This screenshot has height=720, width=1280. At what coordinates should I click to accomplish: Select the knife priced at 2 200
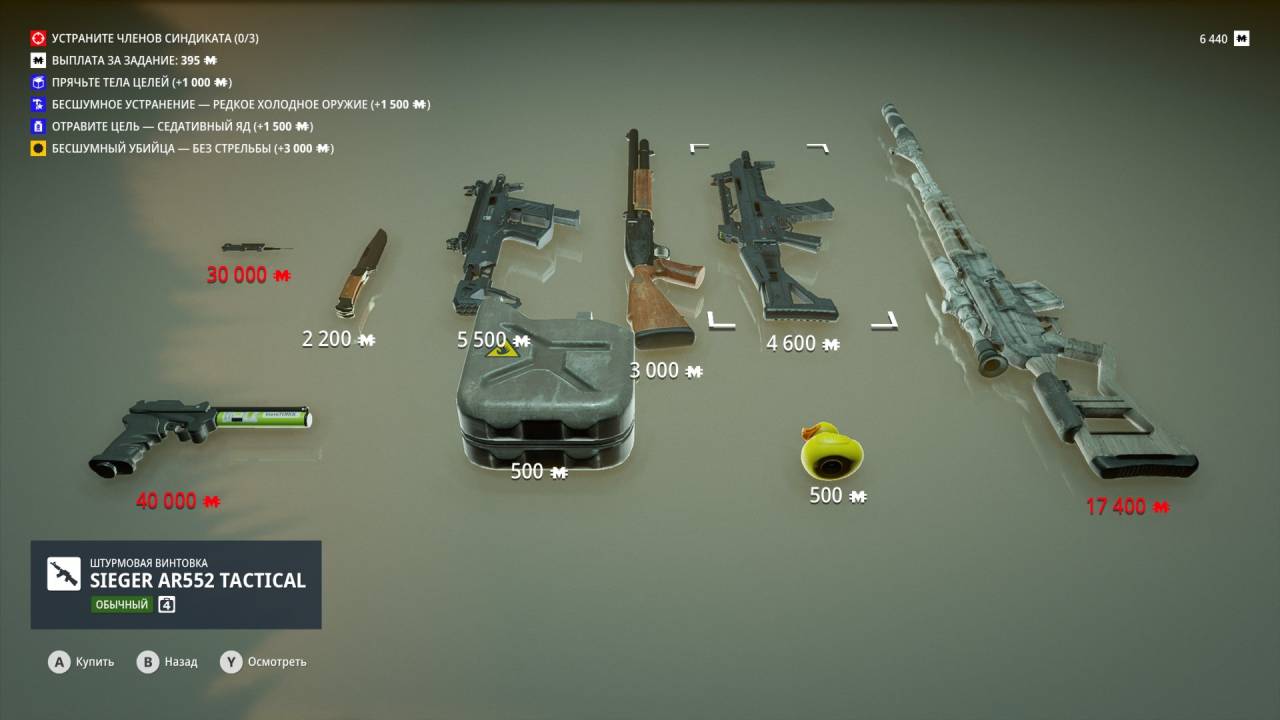tap(360, 272)
